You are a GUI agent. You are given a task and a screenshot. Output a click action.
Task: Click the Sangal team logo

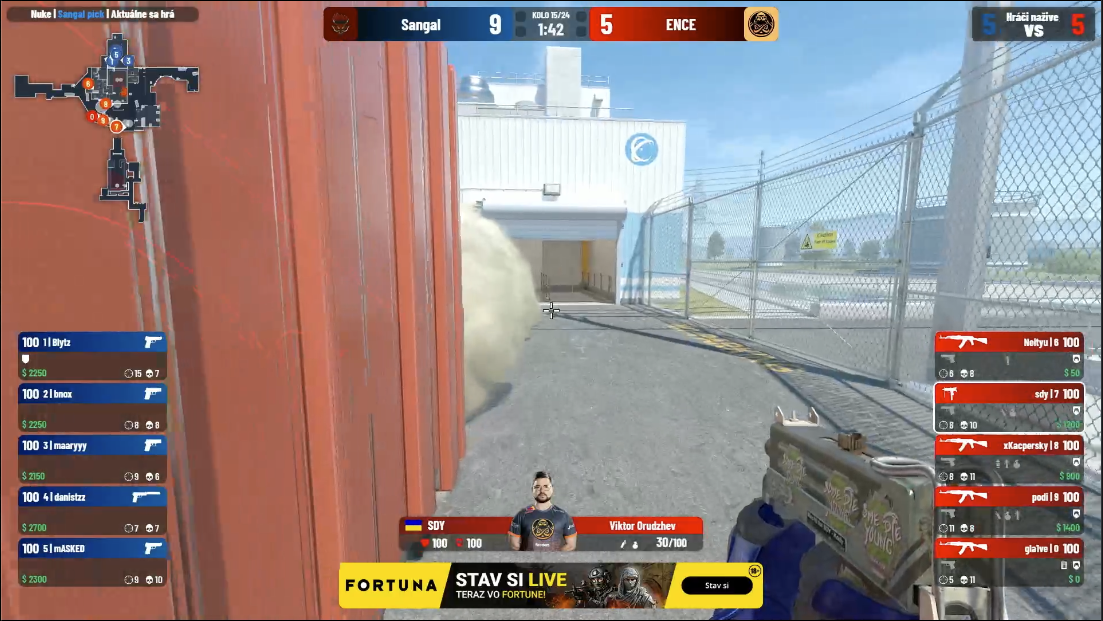coord(343,25)
